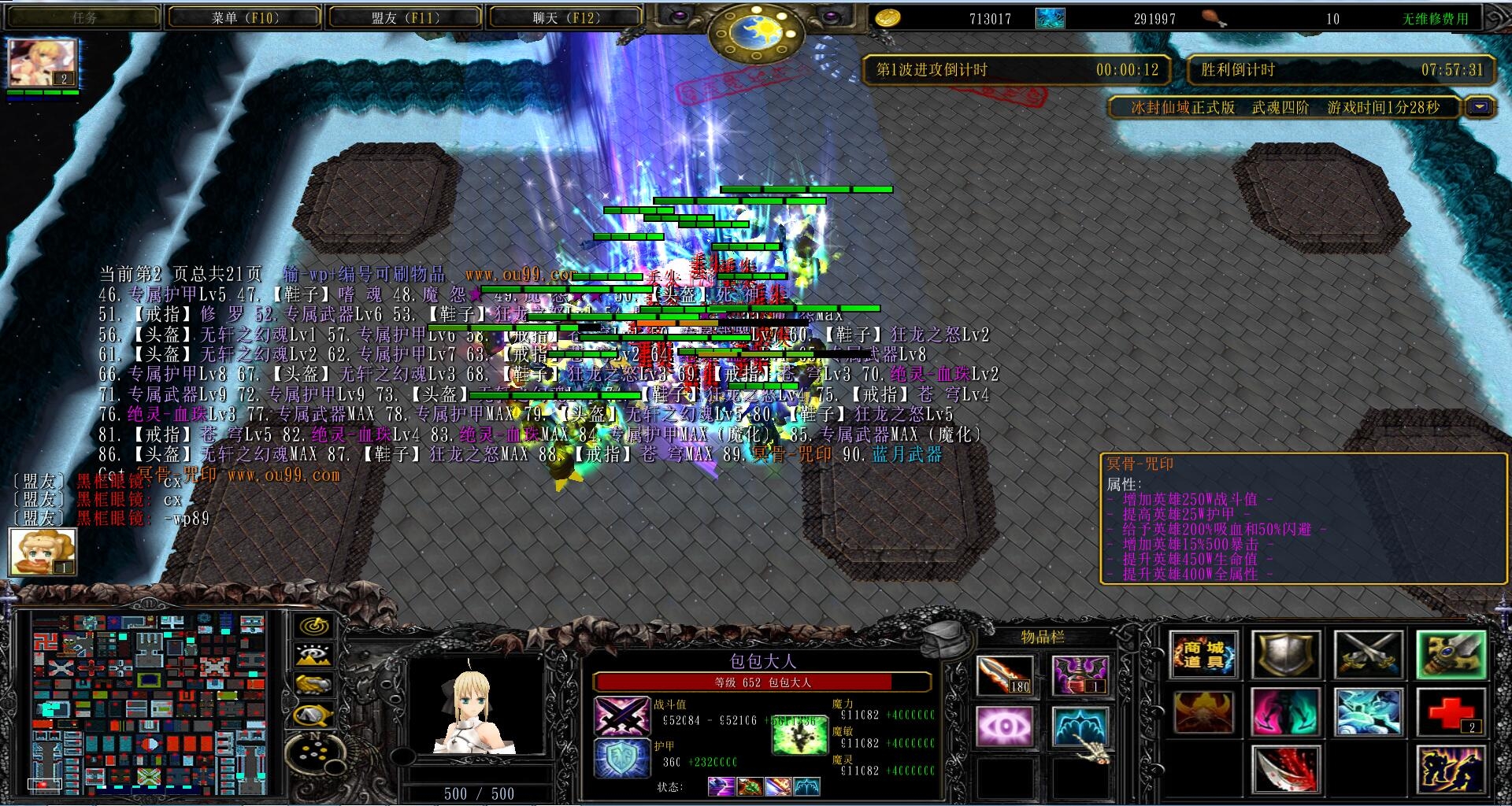Open the 菜单 (F10) menu
1512x806 pixels.
tap(244, 17)
